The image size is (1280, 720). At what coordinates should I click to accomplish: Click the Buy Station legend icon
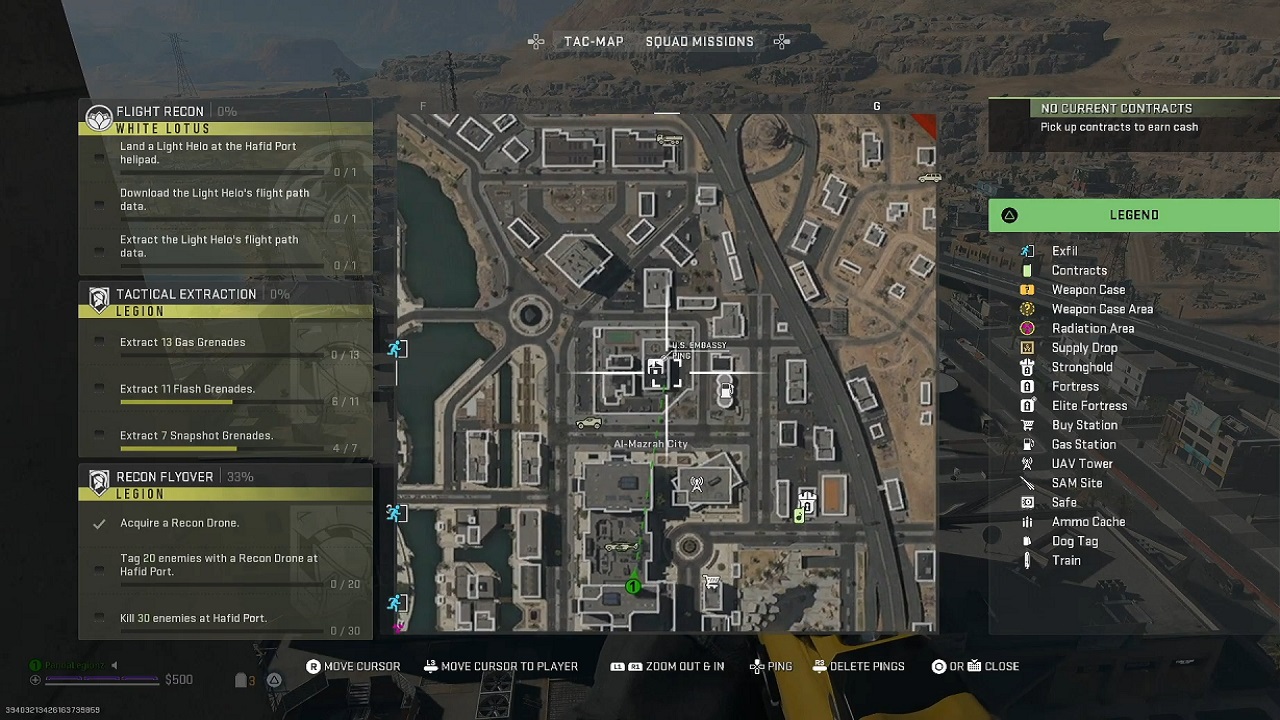pos(1027,424)
